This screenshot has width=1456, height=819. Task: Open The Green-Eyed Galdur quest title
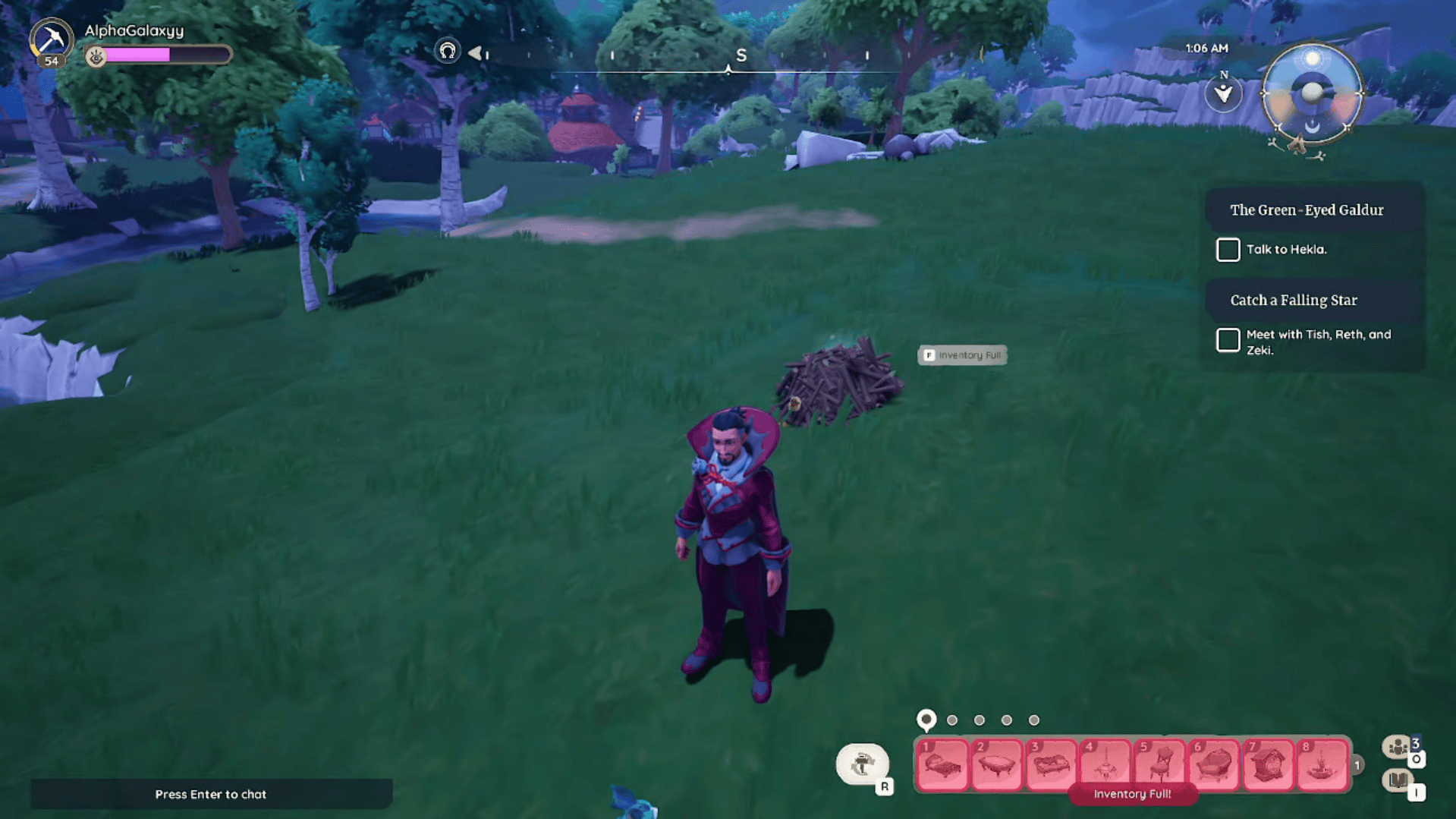click(1308, 209)
